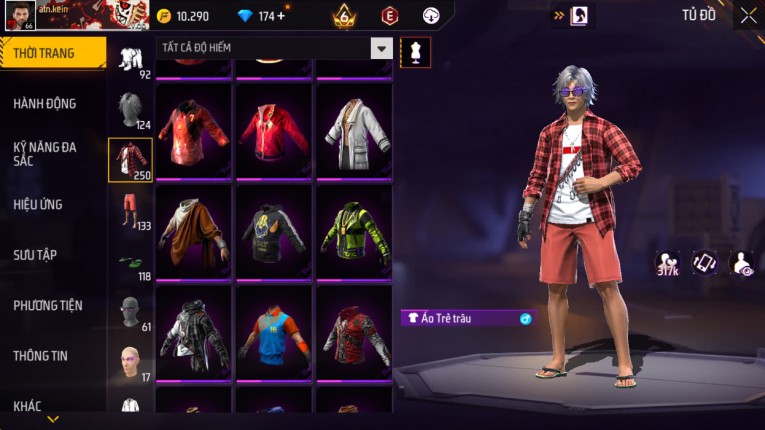Select the red shorts subcategory icon

pyautogui.click(x=130, y=210)
